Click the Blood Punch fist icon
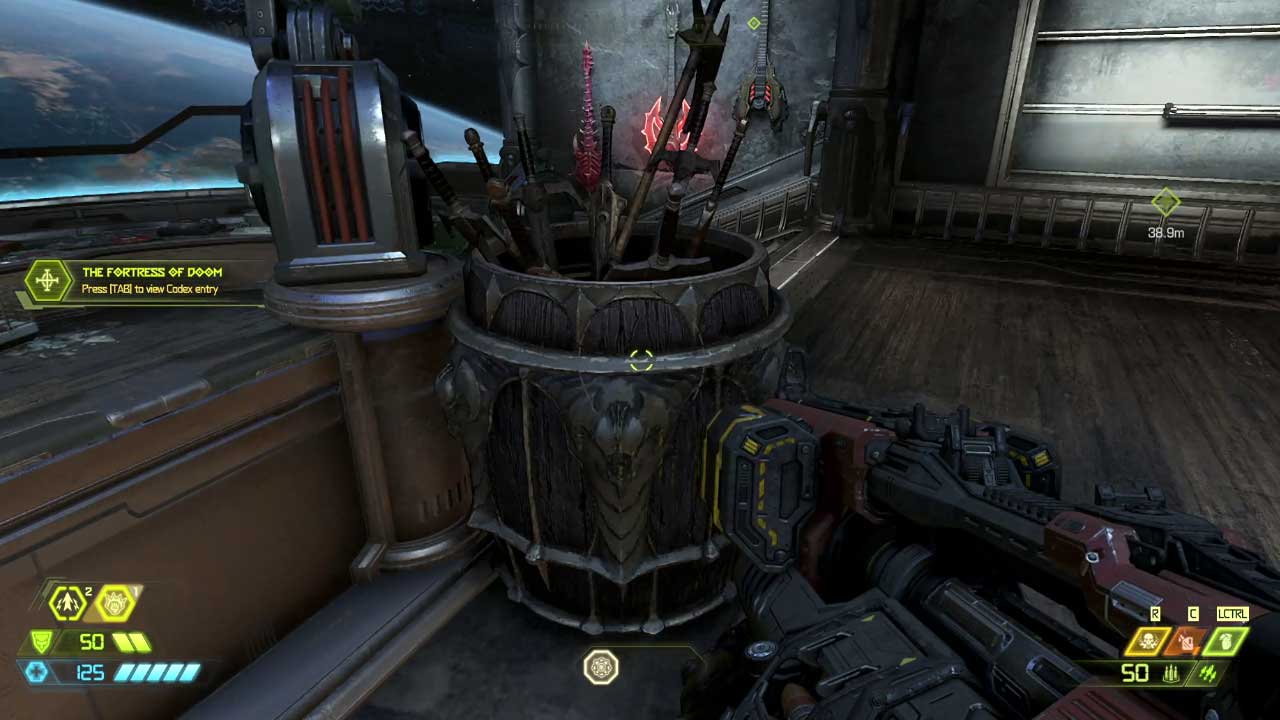 coord(115,601)
